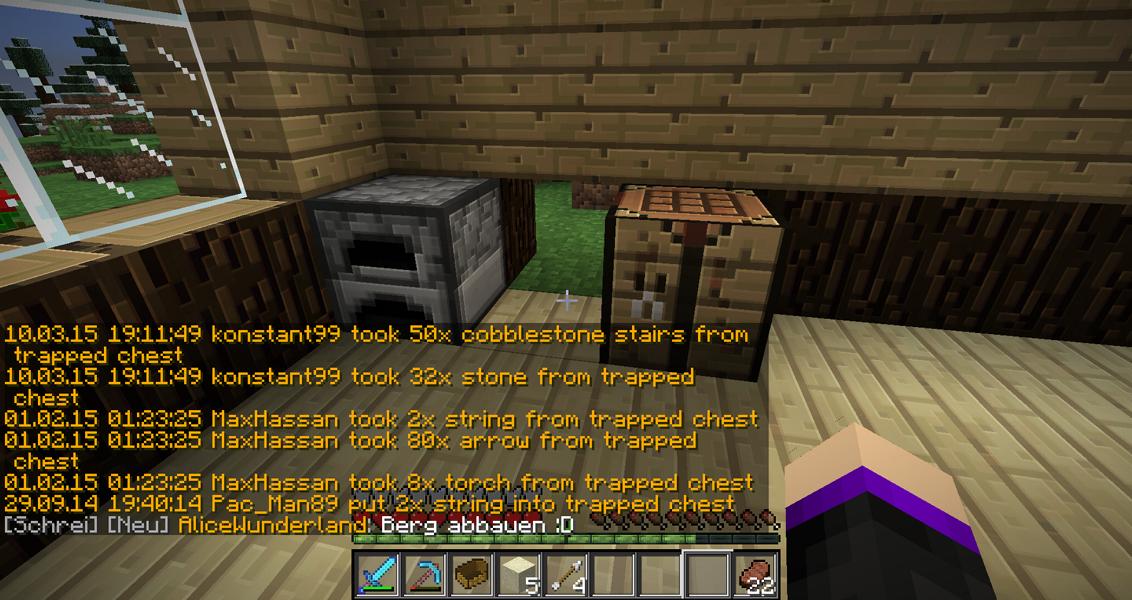Click AliceWunderland's chat message line
This screenshot has height=600, width=1132.
(288, 525)
